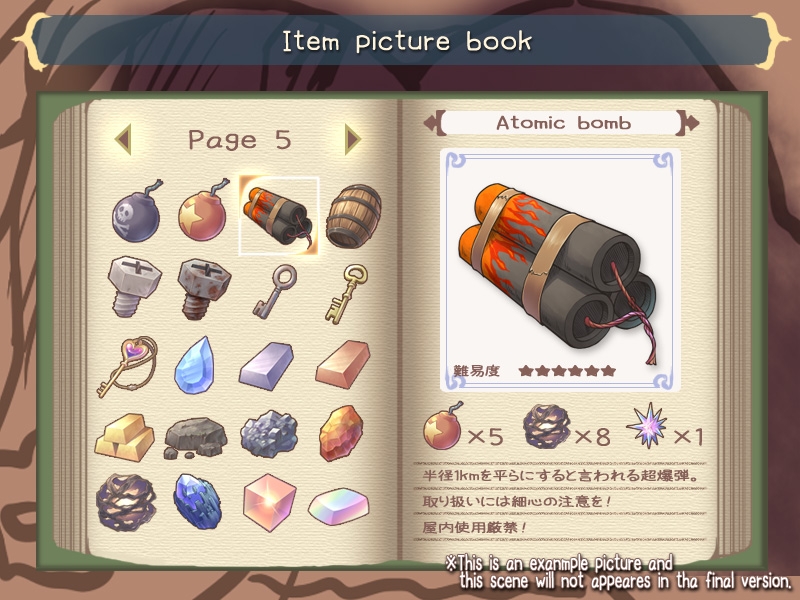
Task: Choose the gray iron ore rock
Action: coord(267,434)
